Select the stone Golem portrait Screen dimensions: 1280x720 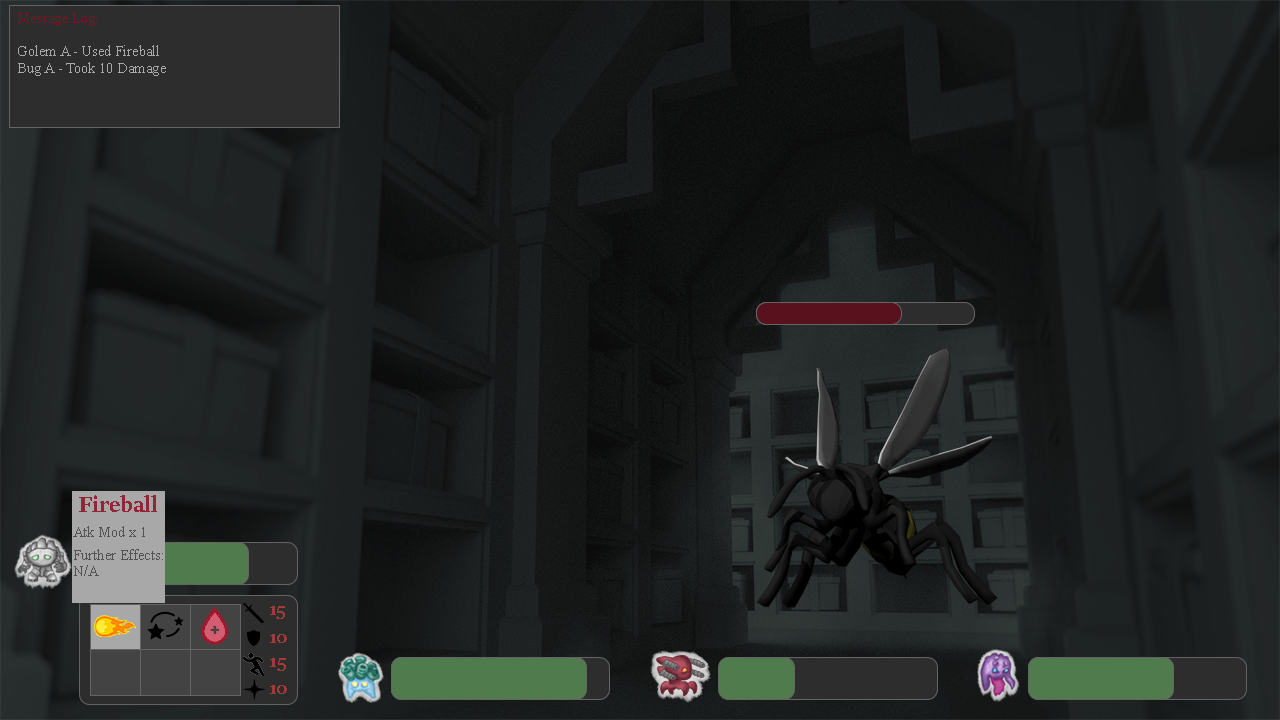tap(42, 561)
